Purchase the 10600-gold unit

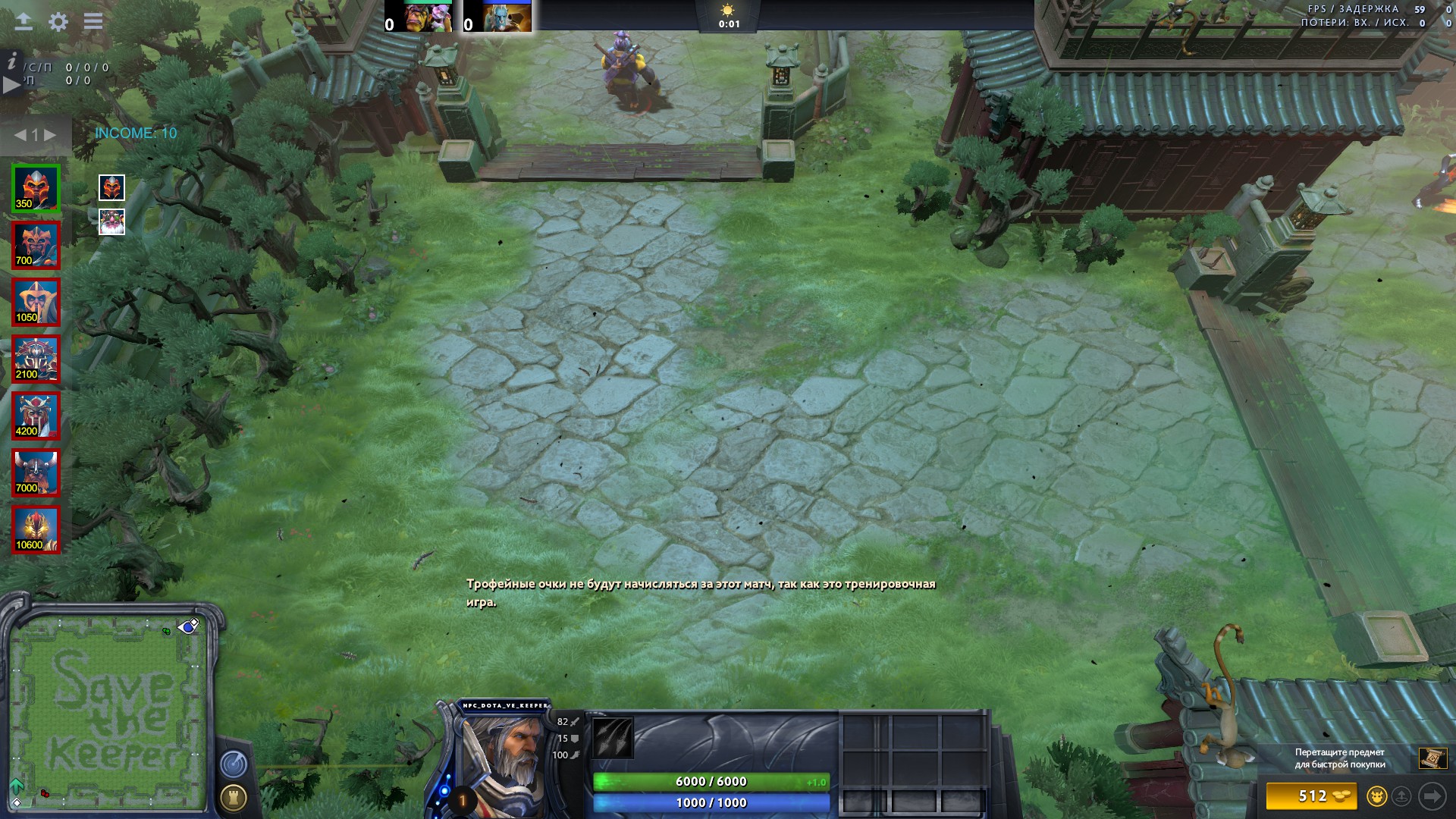pos(36,529)
